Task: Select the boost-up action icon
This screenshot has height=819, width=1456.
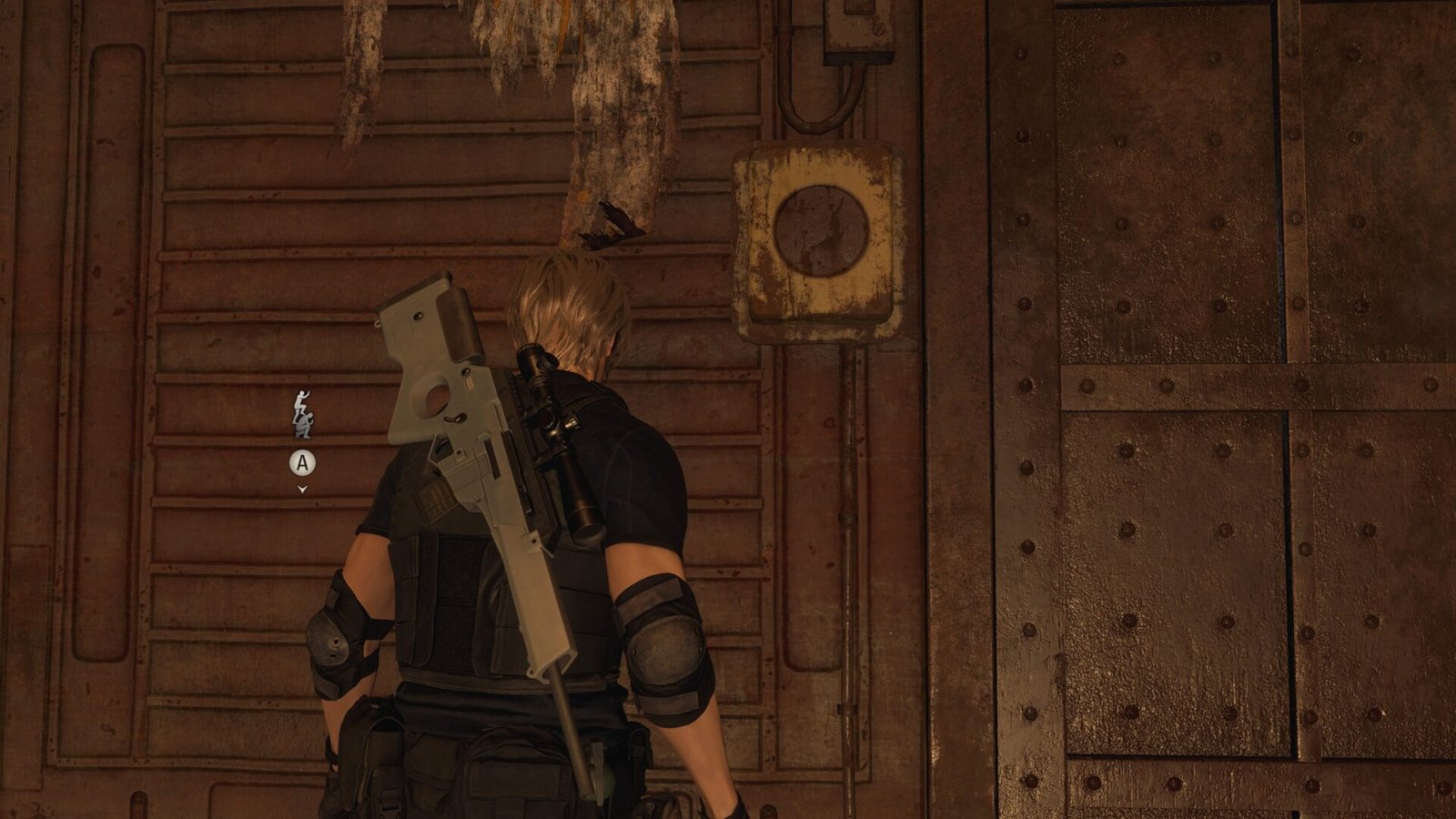Action: click(302, 414)
